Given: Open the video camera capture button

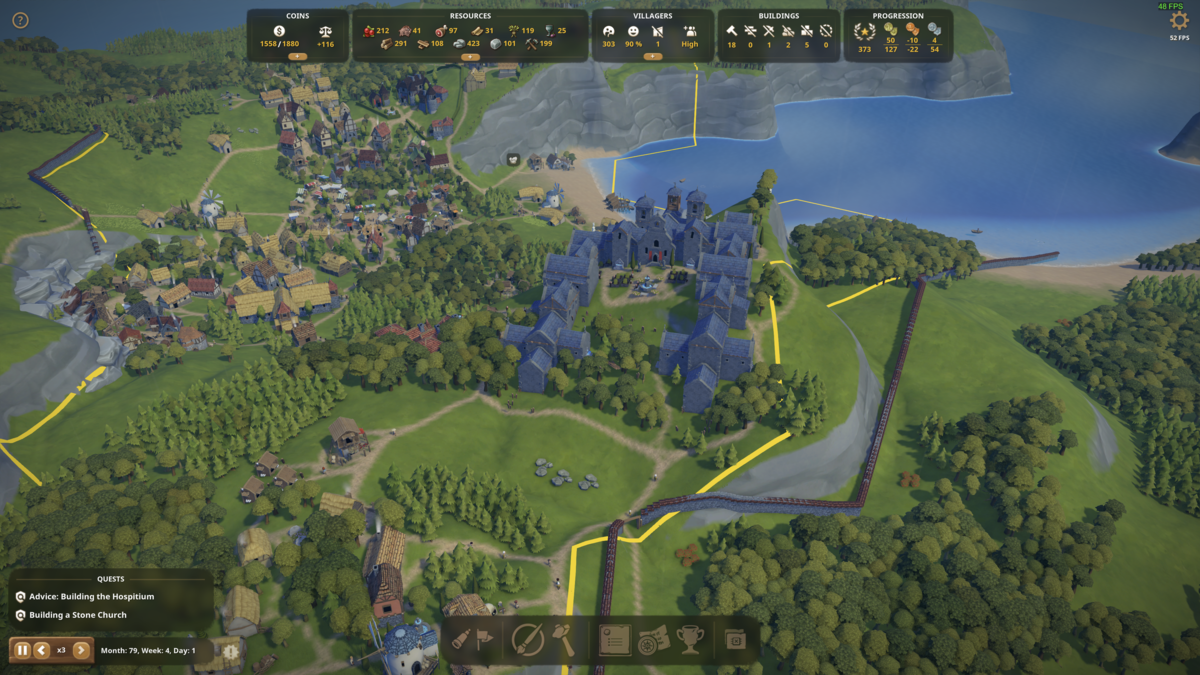Looking at the screenshot, I should (736, 639).
